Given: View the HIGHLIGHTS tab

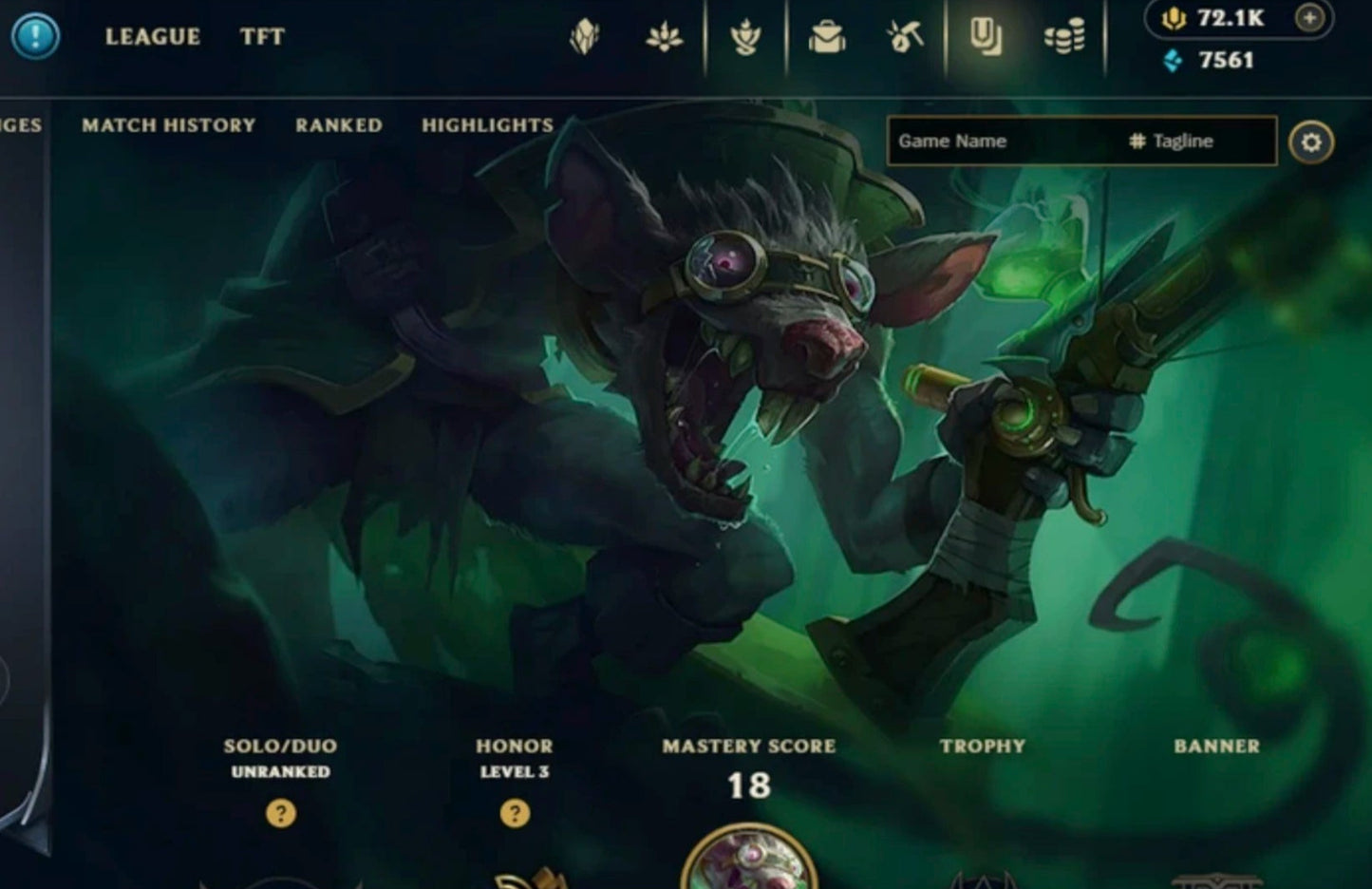Looking at the screenshot, I should click(x=488, y=125).
